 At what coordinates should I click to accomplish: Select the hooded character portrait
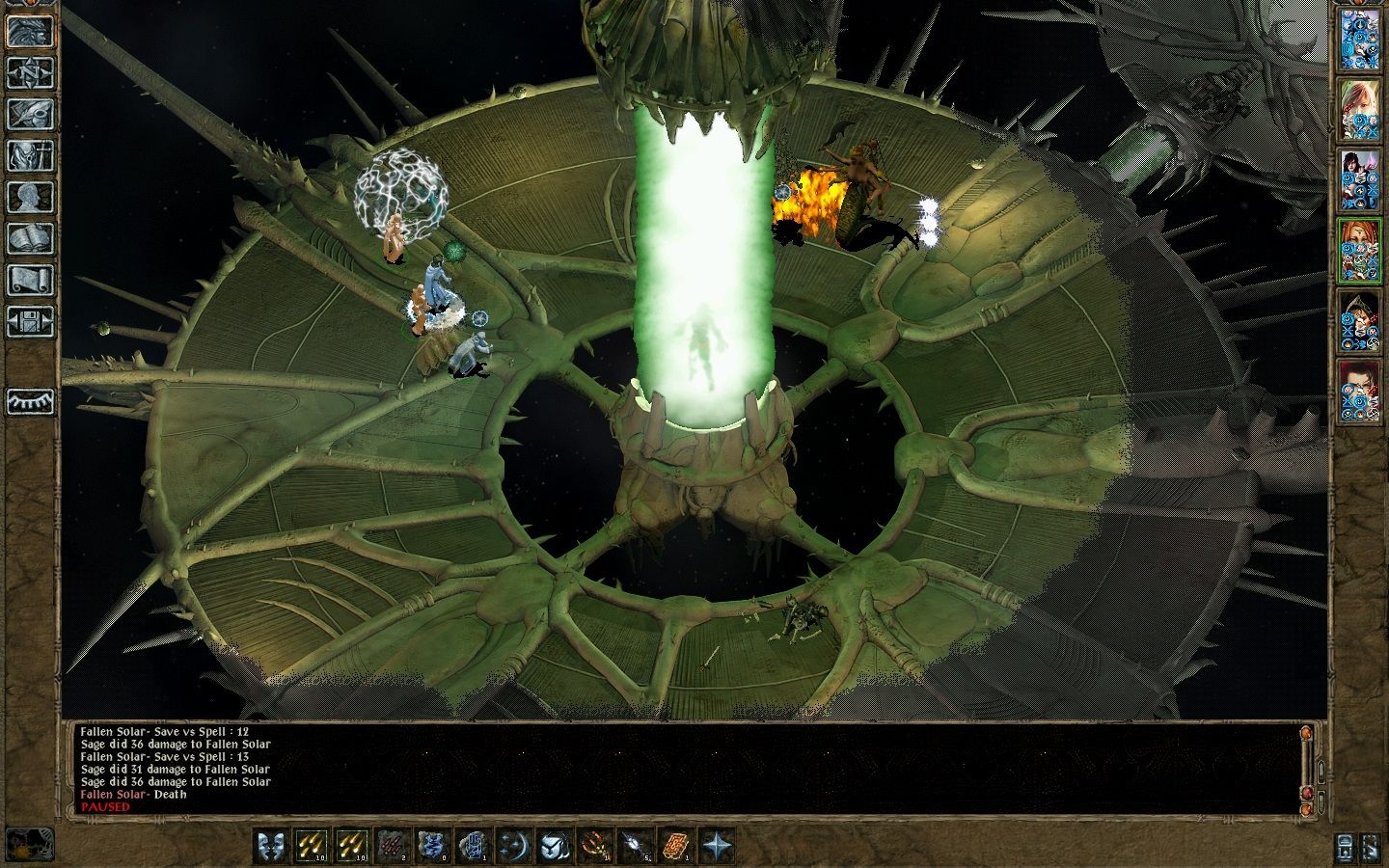1360,318
